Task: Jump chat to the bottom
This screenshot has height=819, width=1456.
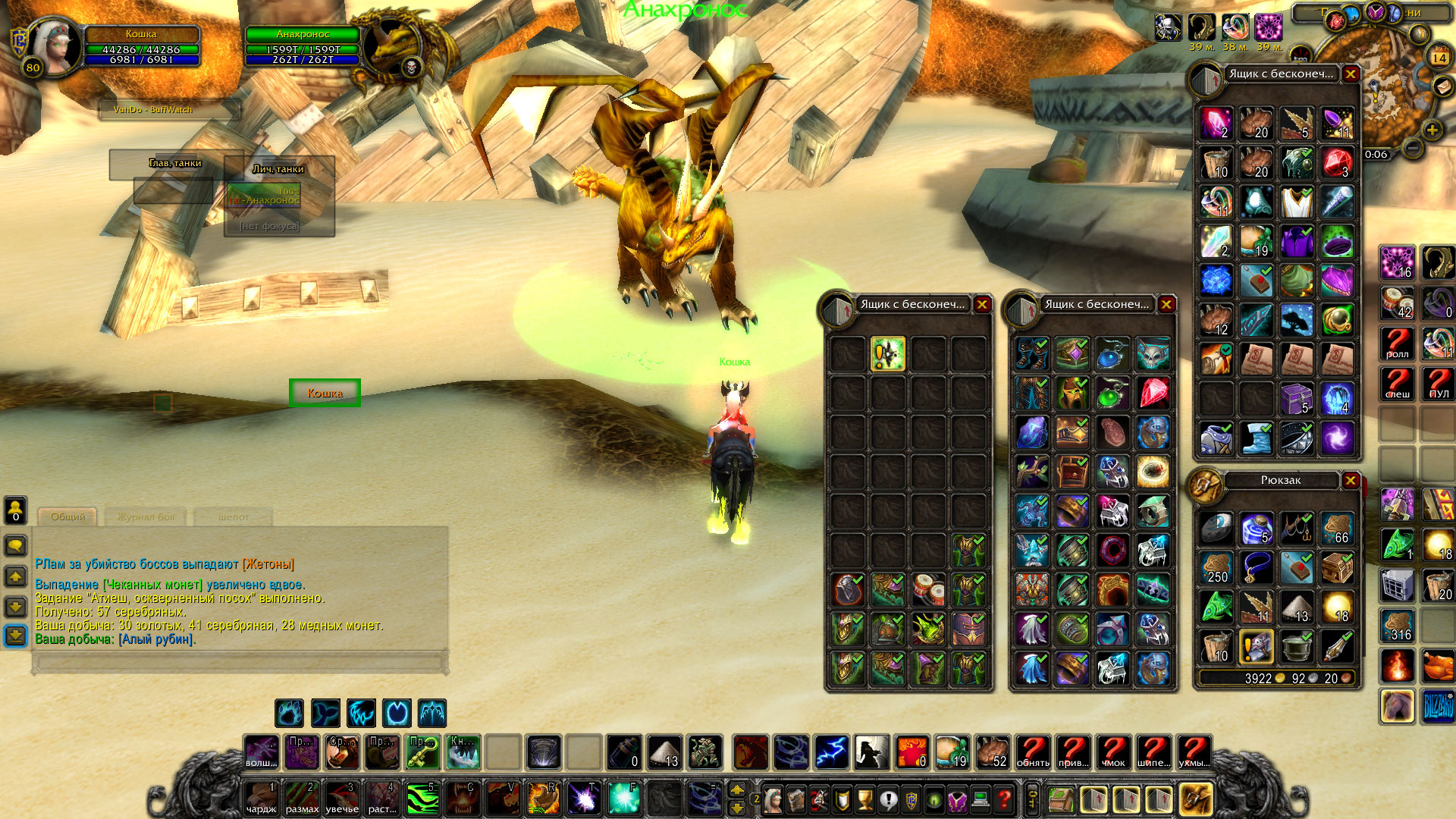Action: [x=16, y=635]
